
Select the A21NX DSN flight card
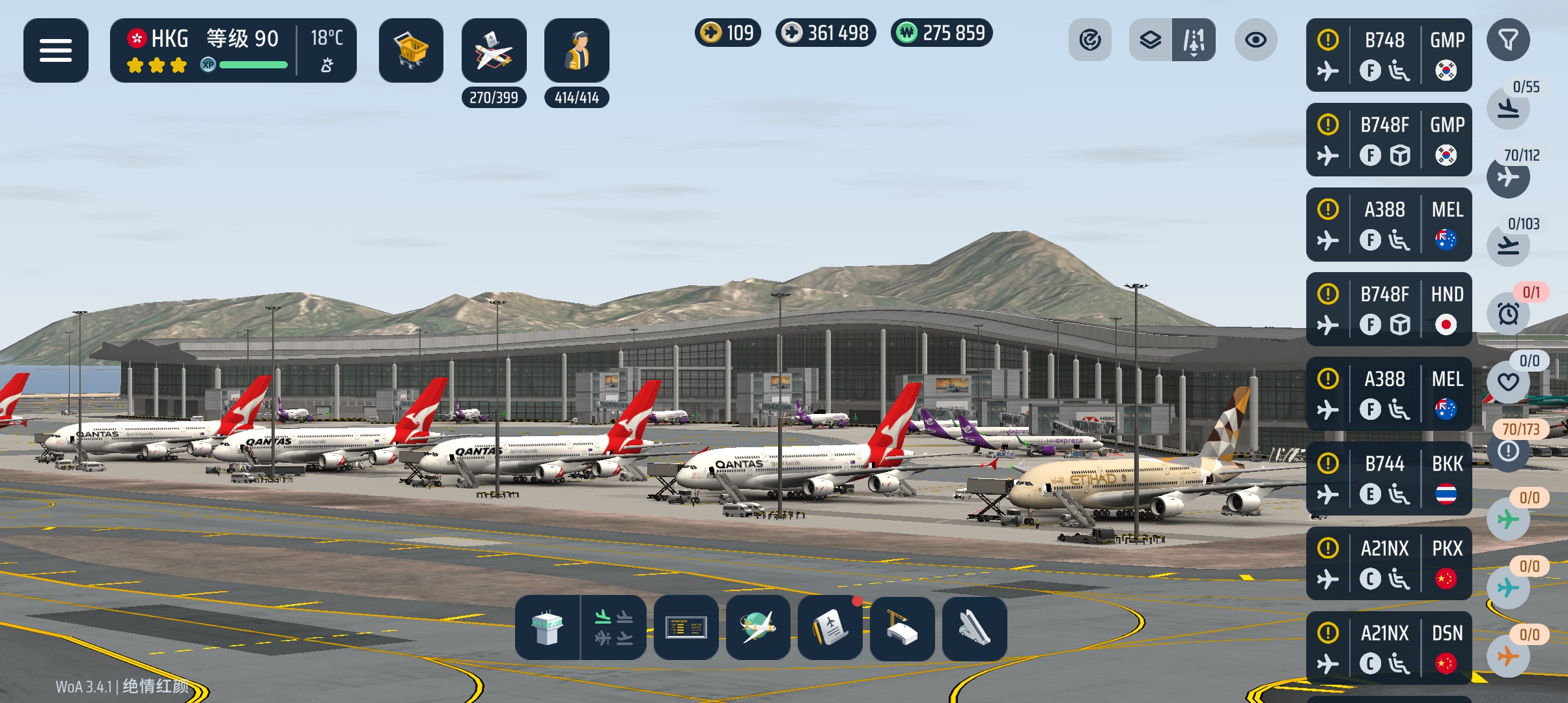point(1388,648)
